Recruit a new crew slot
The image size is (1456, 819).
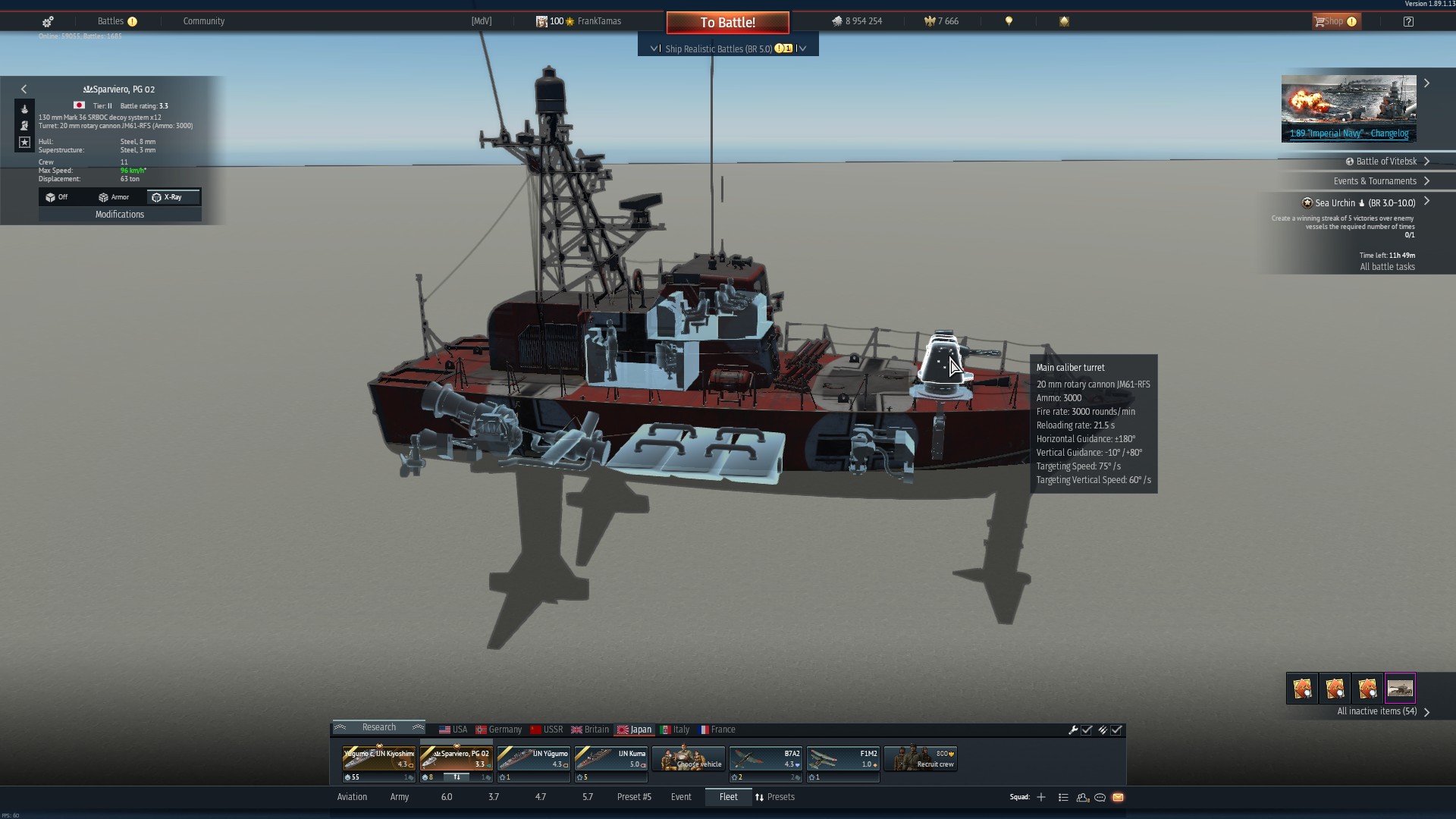pos(921,758)
